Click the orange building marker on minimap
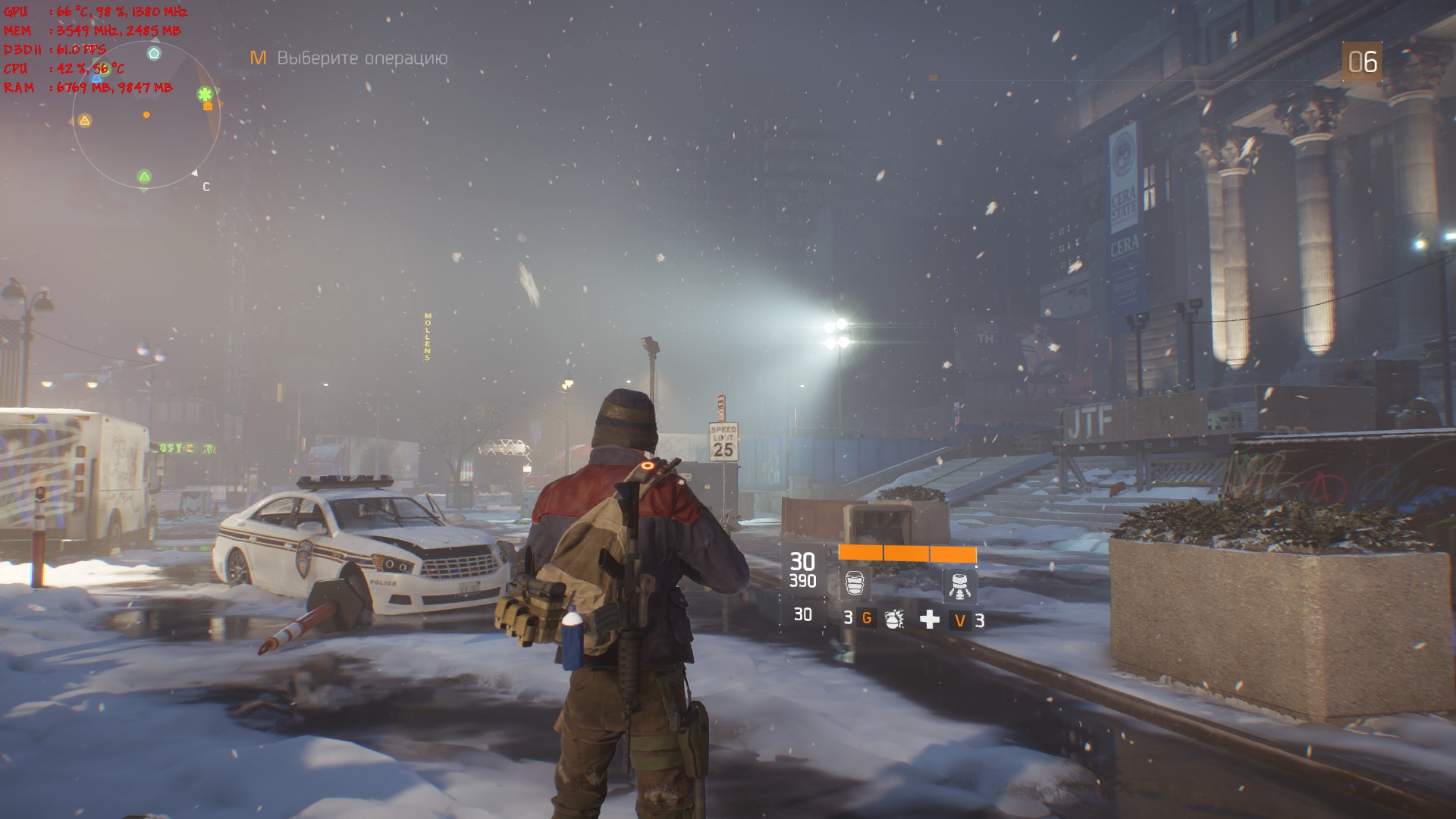 coord(208,106)
